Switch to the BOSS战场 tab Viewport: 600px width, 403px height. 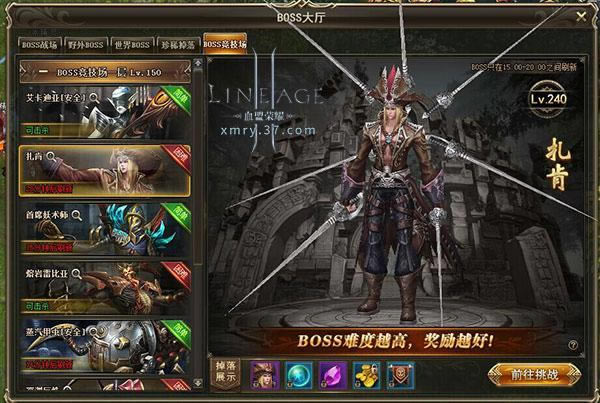(40, 45)
